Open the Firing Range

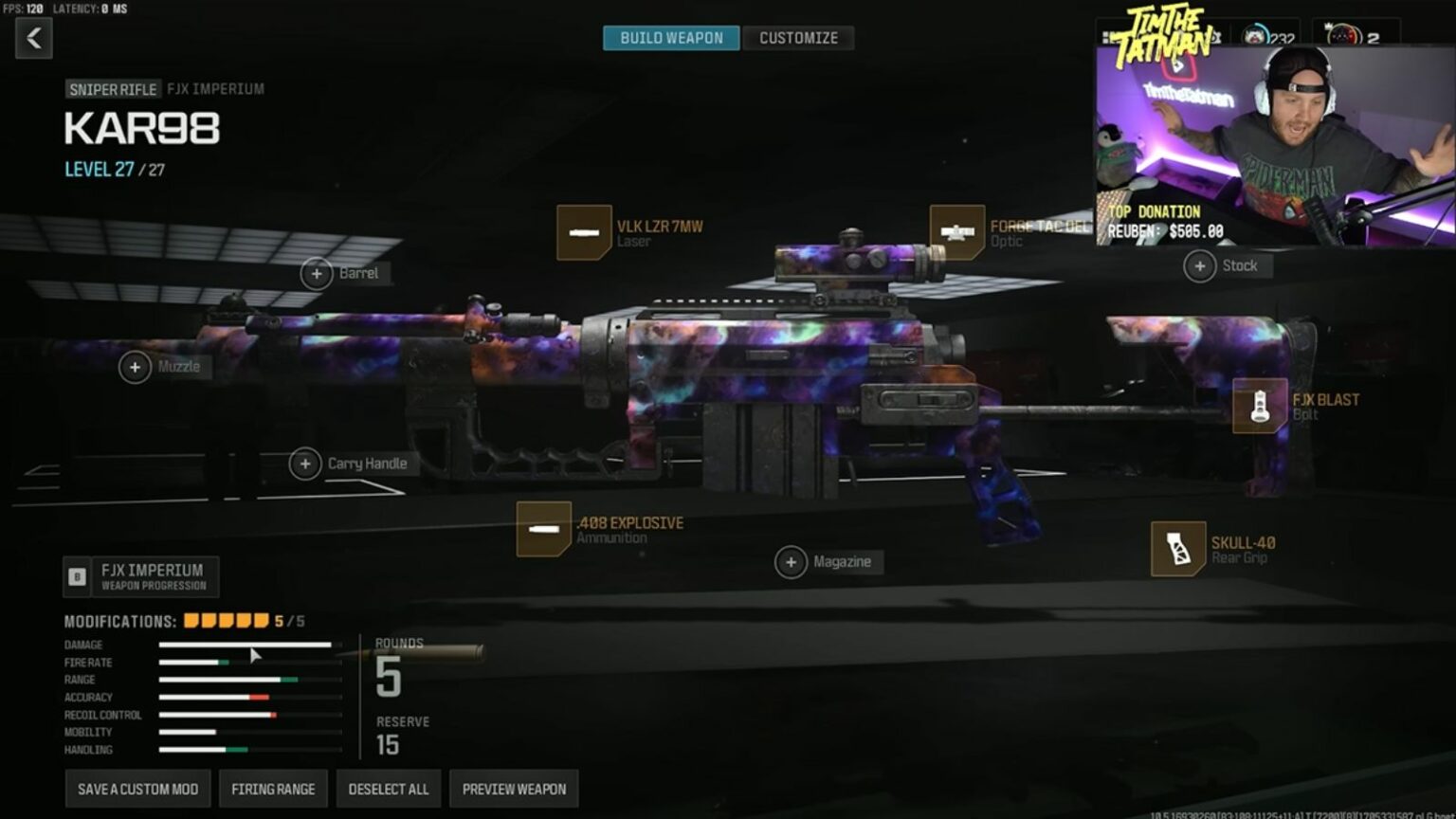pyautogui.click(x=273, y=789)
